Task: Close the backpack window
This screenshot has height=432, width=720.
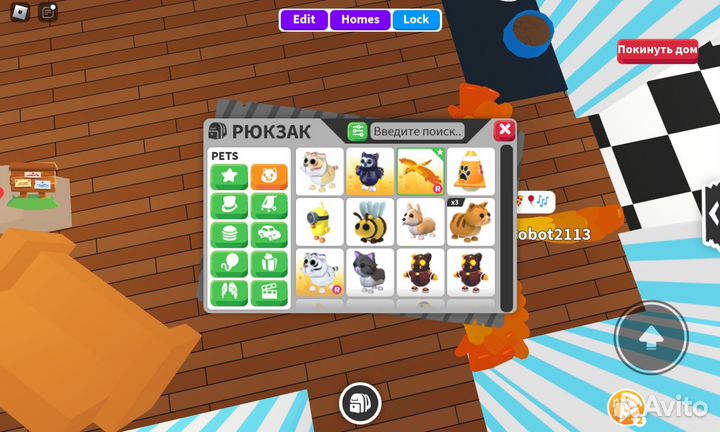Action: (505, 130)
